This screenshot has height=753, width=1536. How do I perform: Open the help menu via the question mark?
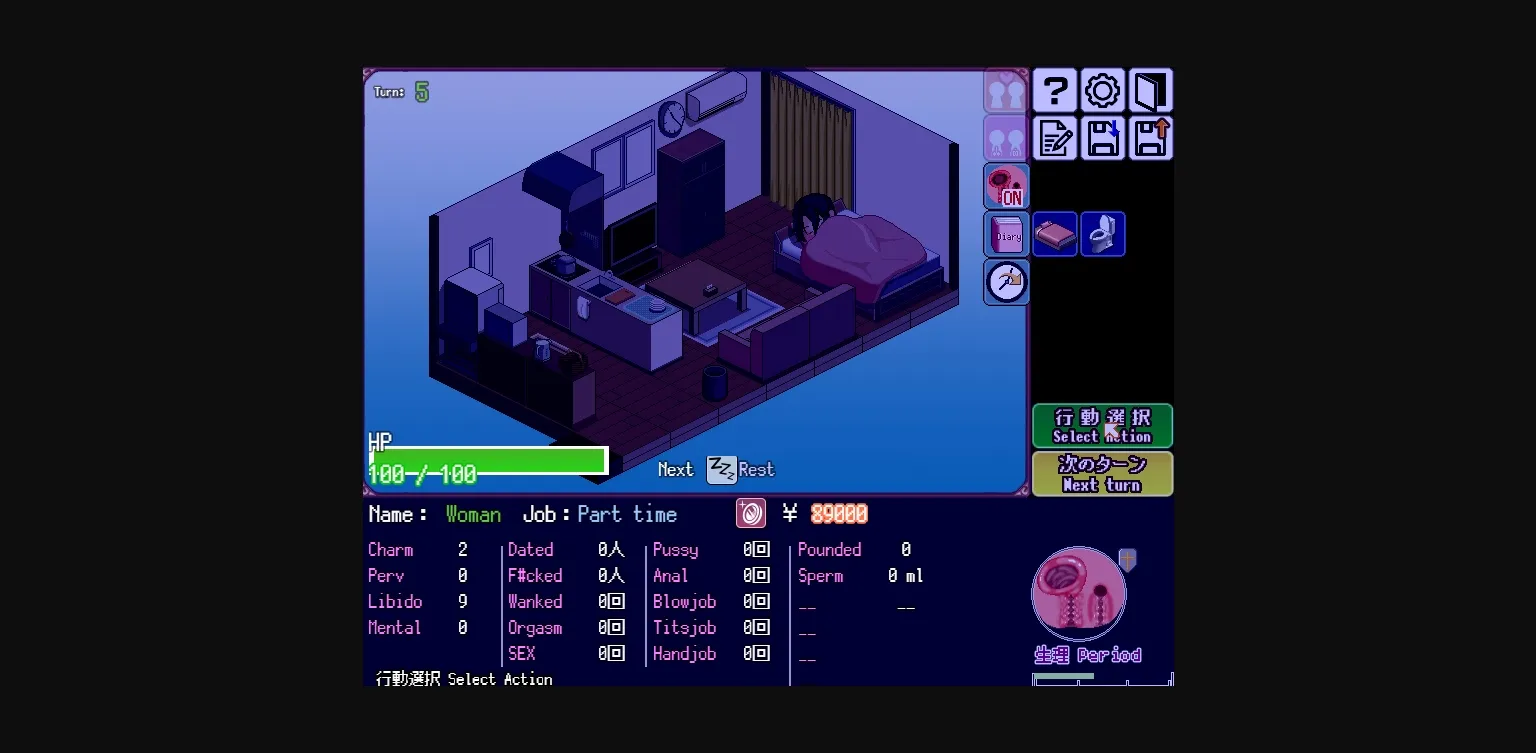click(x=1054, y=90)
